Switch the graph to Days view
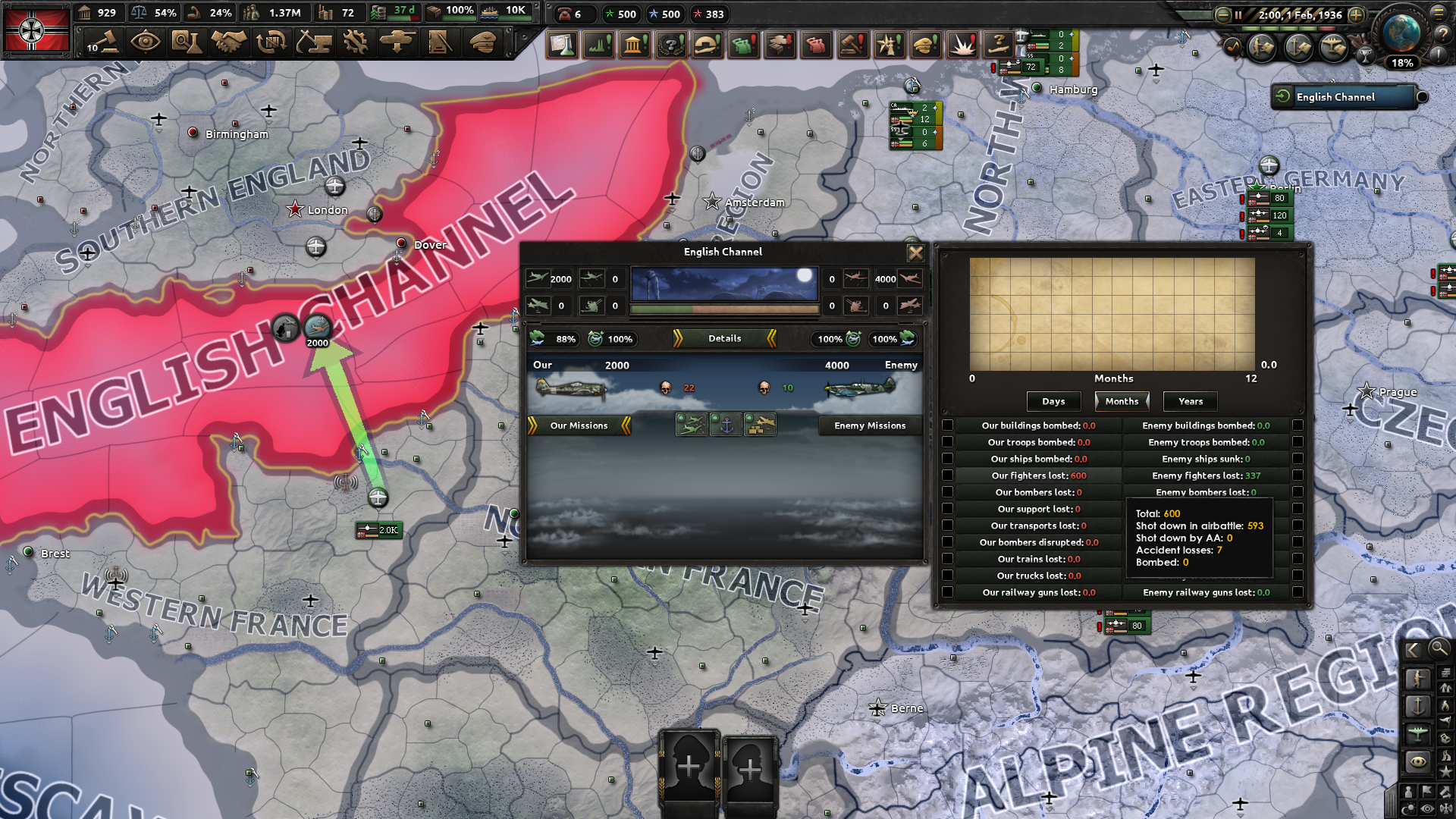 pyautogui.click(x=1053, y=401)
